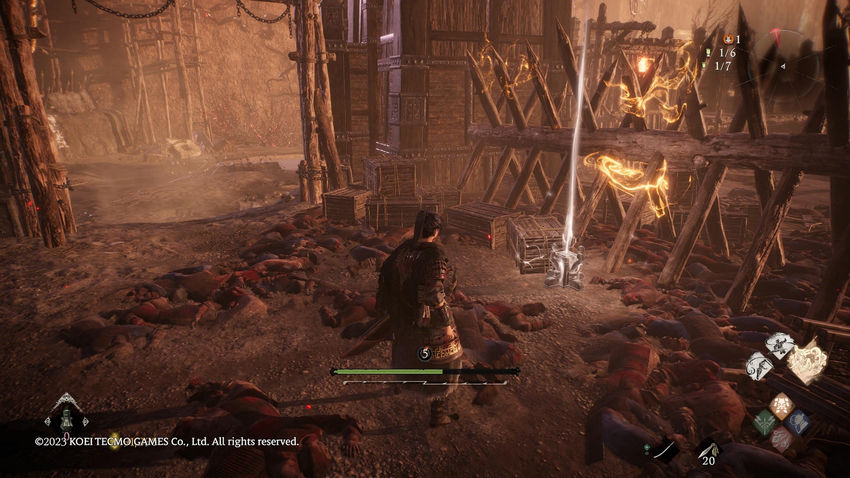Click the circular compass minimap
The image size is (850, 478).
pyautogui.click(x=790, y=66)
